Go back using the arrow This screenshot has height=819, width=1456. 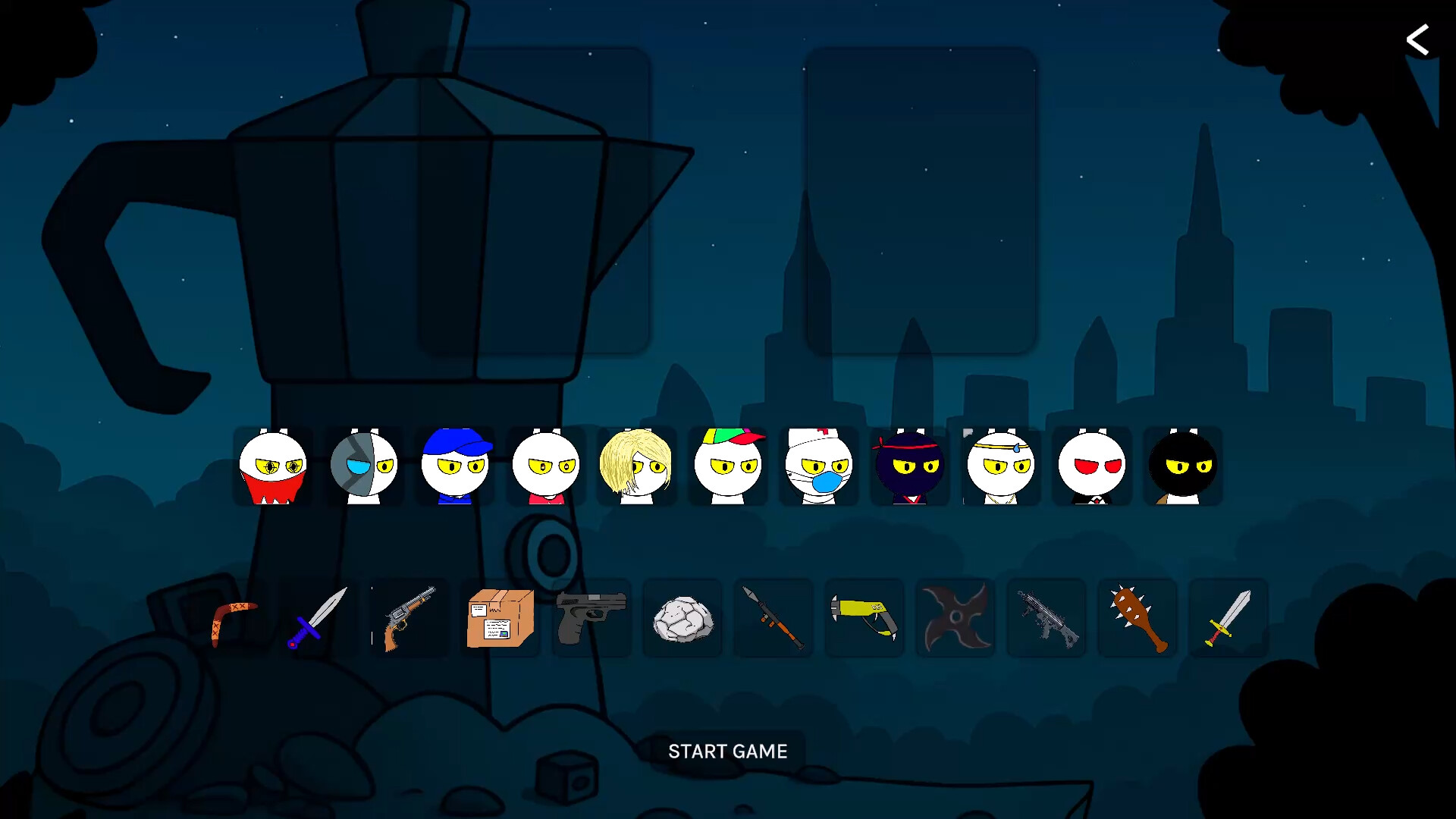(1418, 39)
